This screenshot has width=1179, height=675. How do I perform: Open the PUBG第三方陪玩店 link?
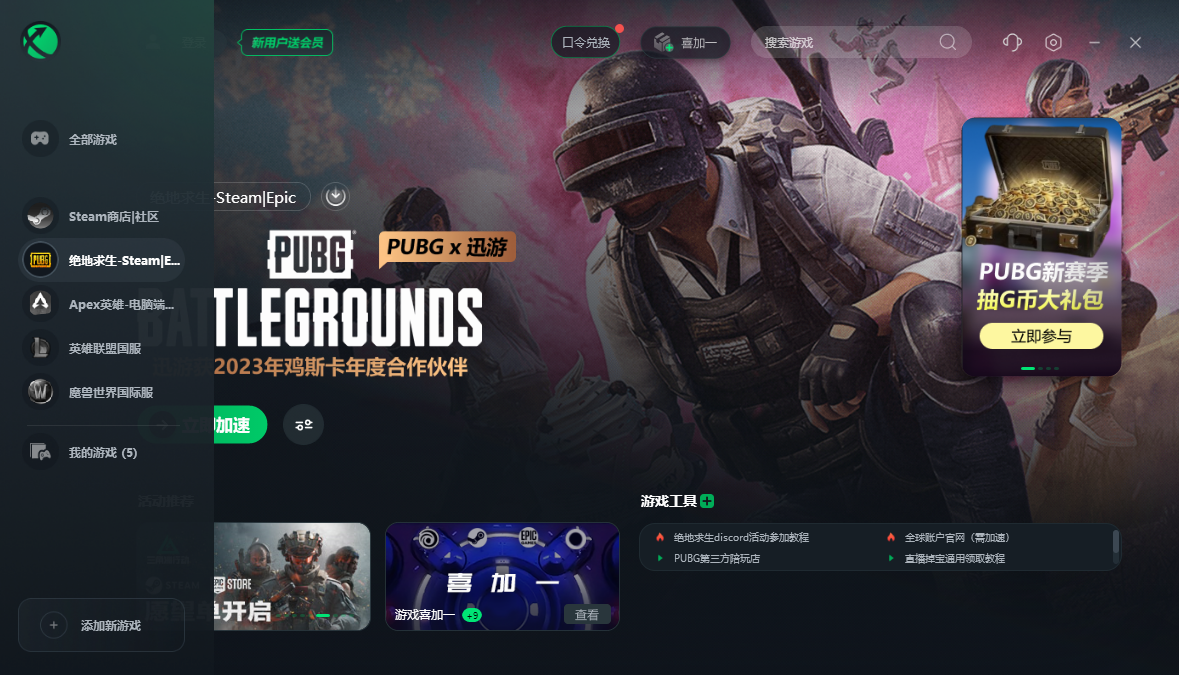(716, 558)
